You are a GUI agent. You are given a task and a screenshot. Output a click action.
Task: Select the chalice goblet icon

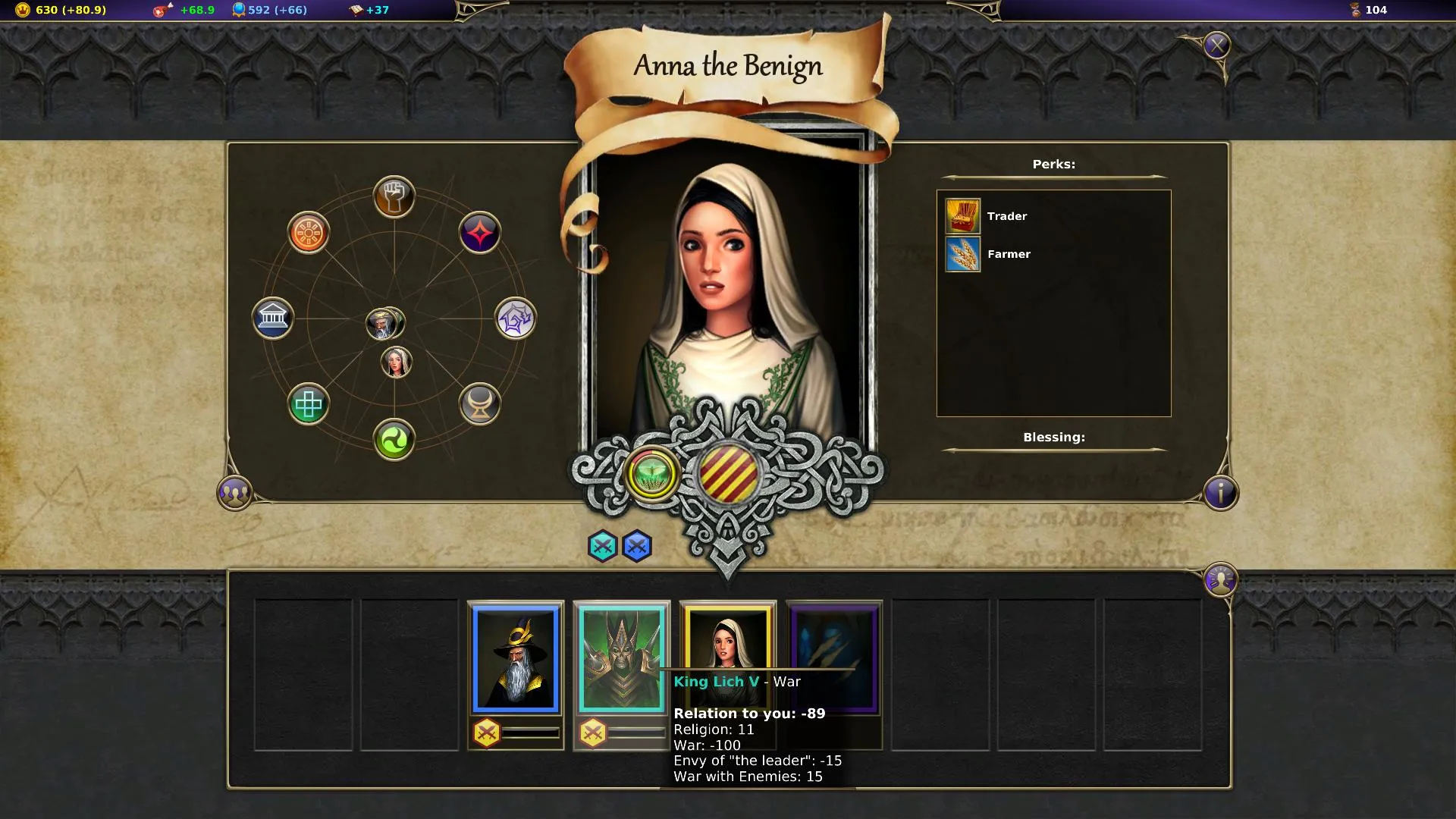(x=479, y=404)
